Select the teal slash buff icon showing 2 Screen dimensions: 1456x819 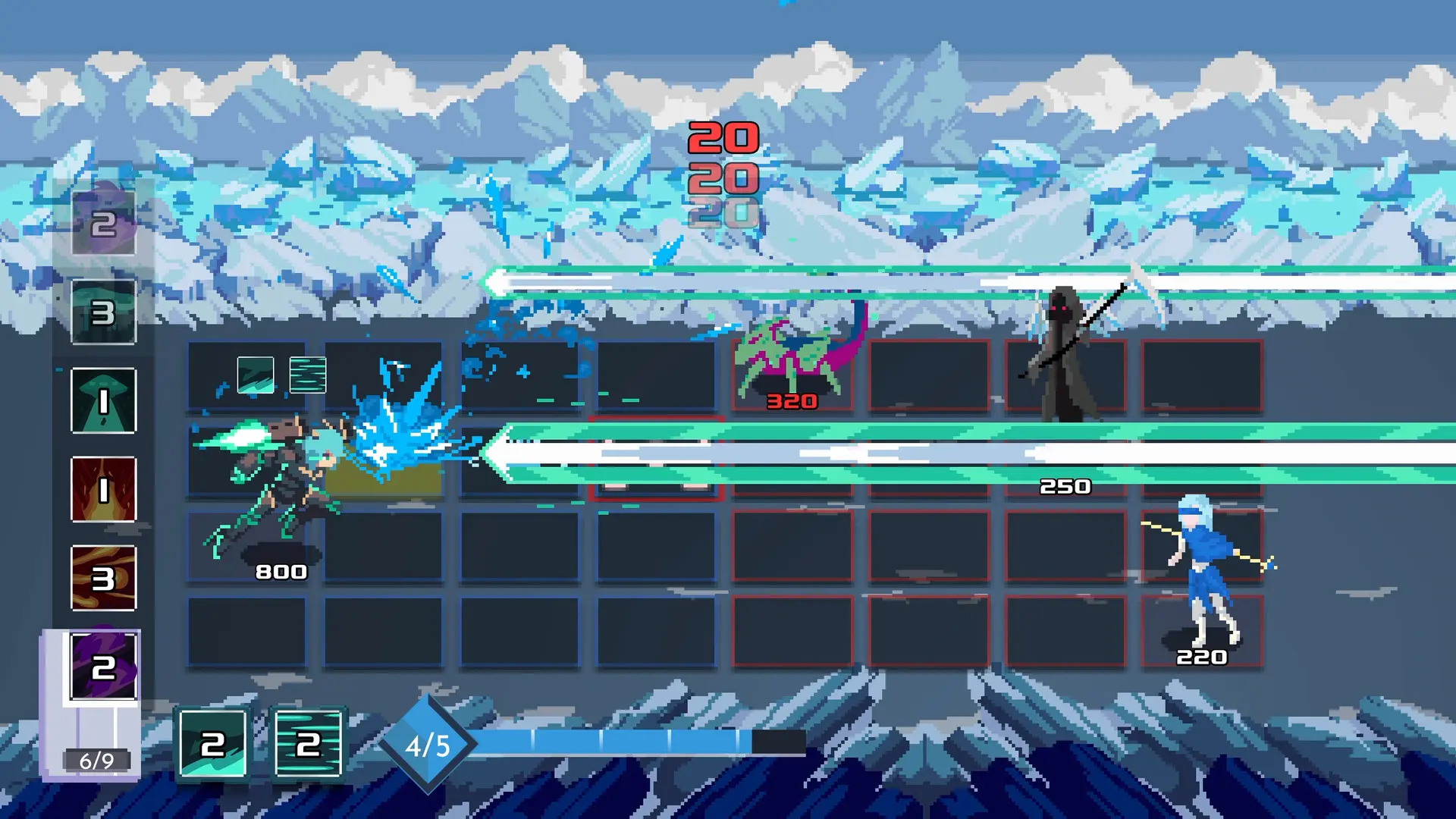tap(212, 745)
